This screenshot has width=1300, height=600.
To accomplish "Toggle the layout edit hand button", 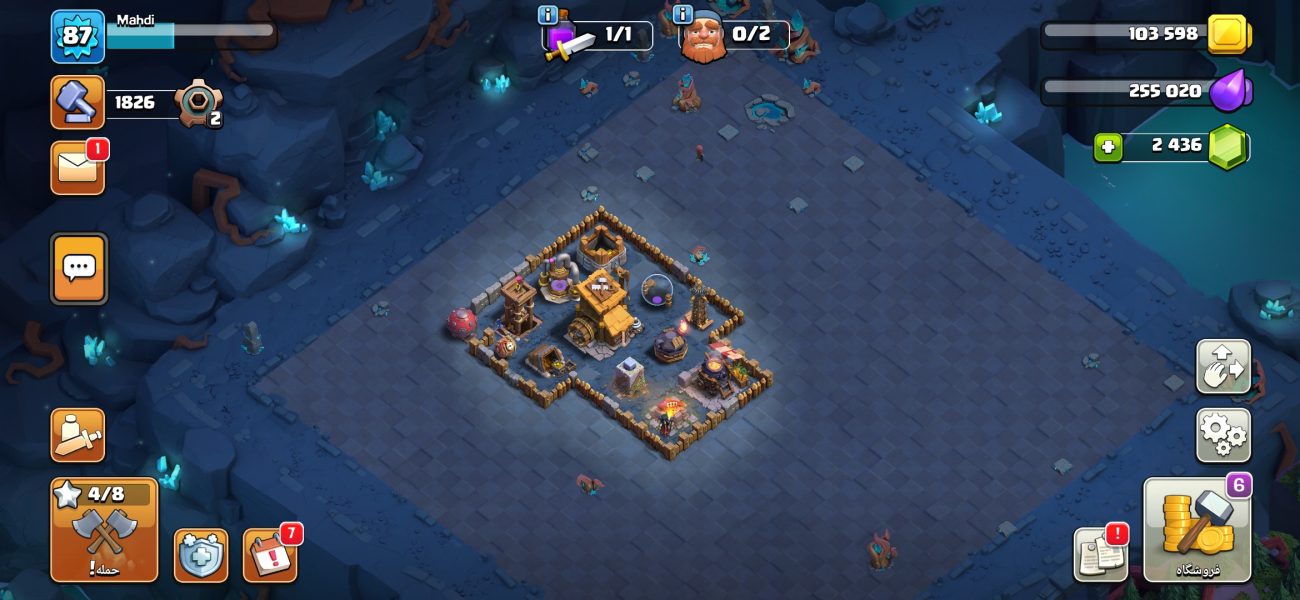I will tap(1223, 366).
